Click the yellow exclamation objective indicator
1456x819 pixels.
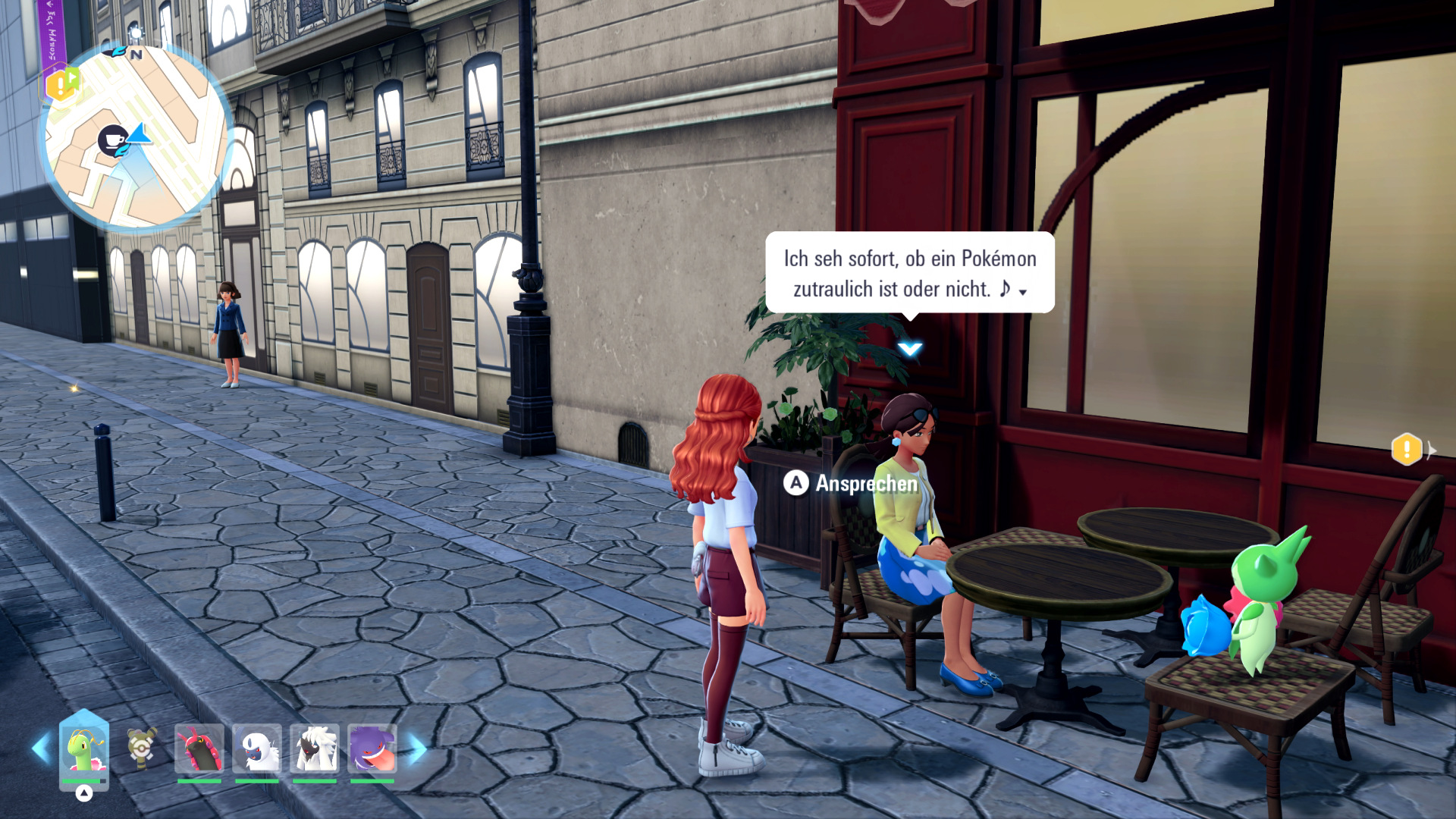(x=1406, y=450)
